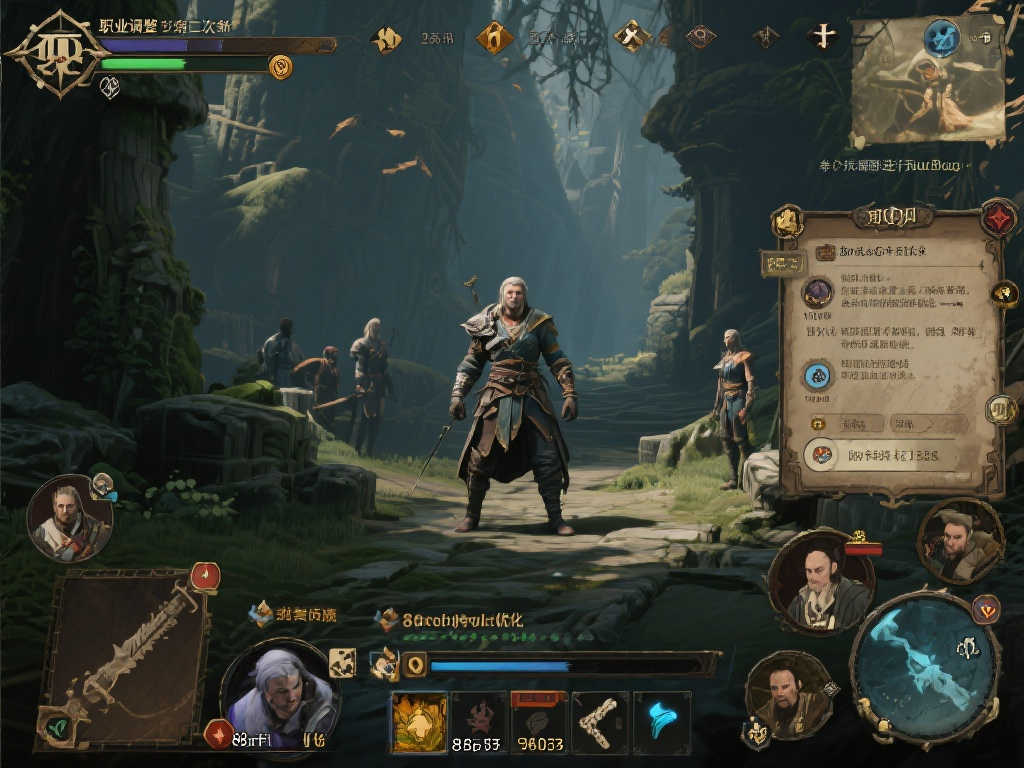Activate the large cyan circular ability dial
1024x768 pixels.
[x=924, y=666]
